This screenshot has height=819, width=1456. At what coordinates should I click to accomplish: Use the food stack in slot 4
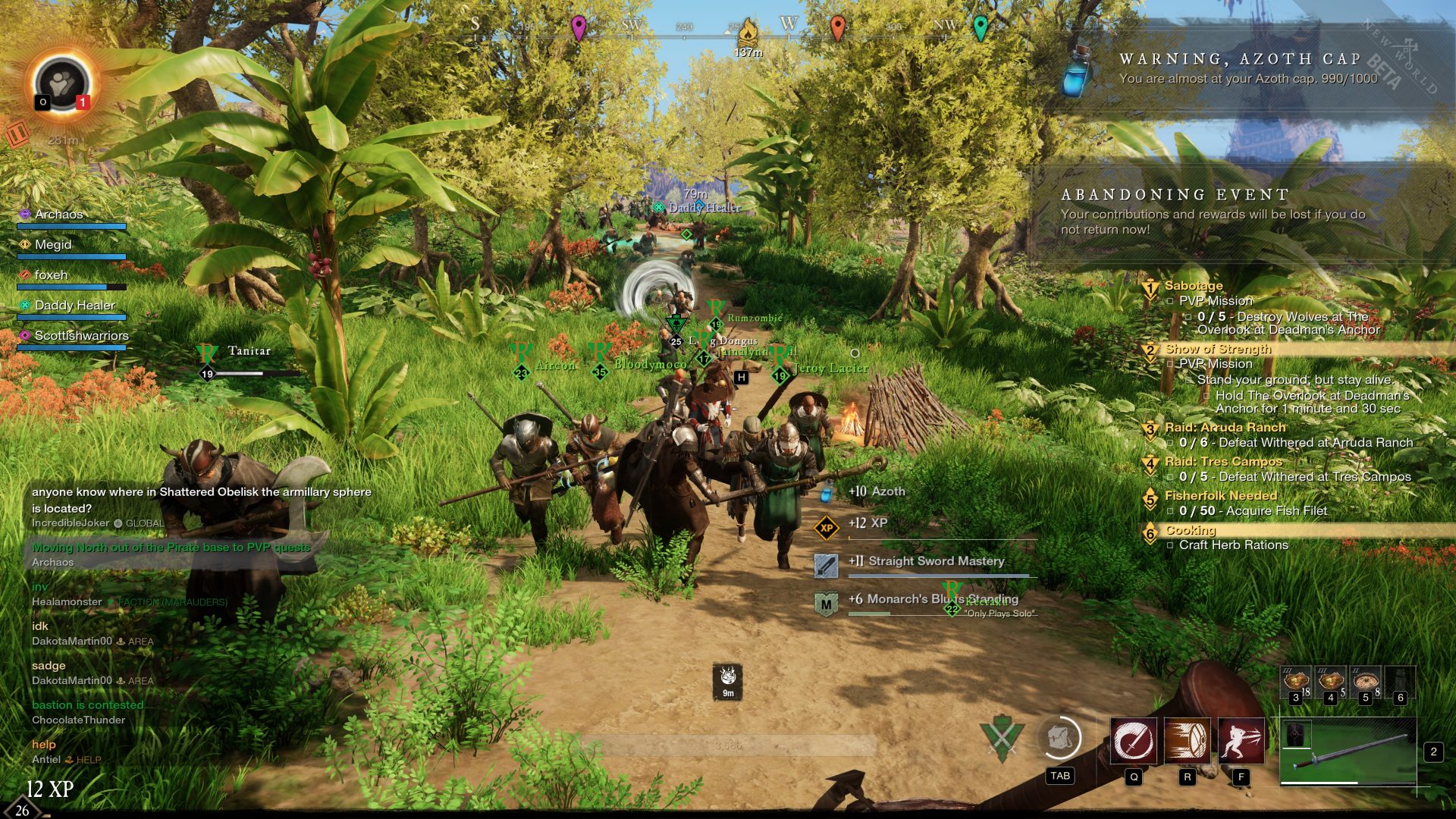(x=1331, y=680)
